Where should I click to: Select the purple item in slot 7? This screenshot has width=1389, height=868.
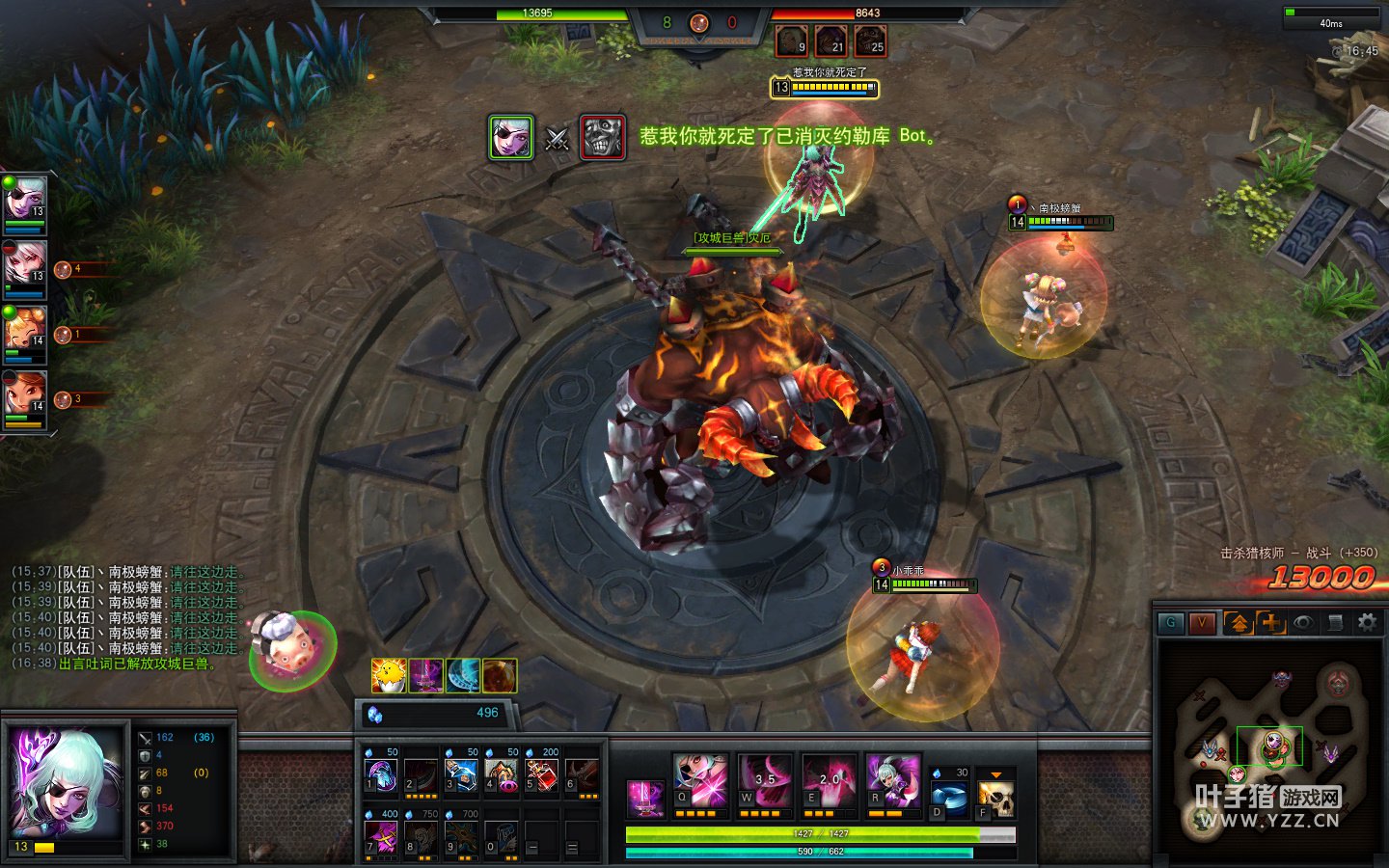point(381,837)
